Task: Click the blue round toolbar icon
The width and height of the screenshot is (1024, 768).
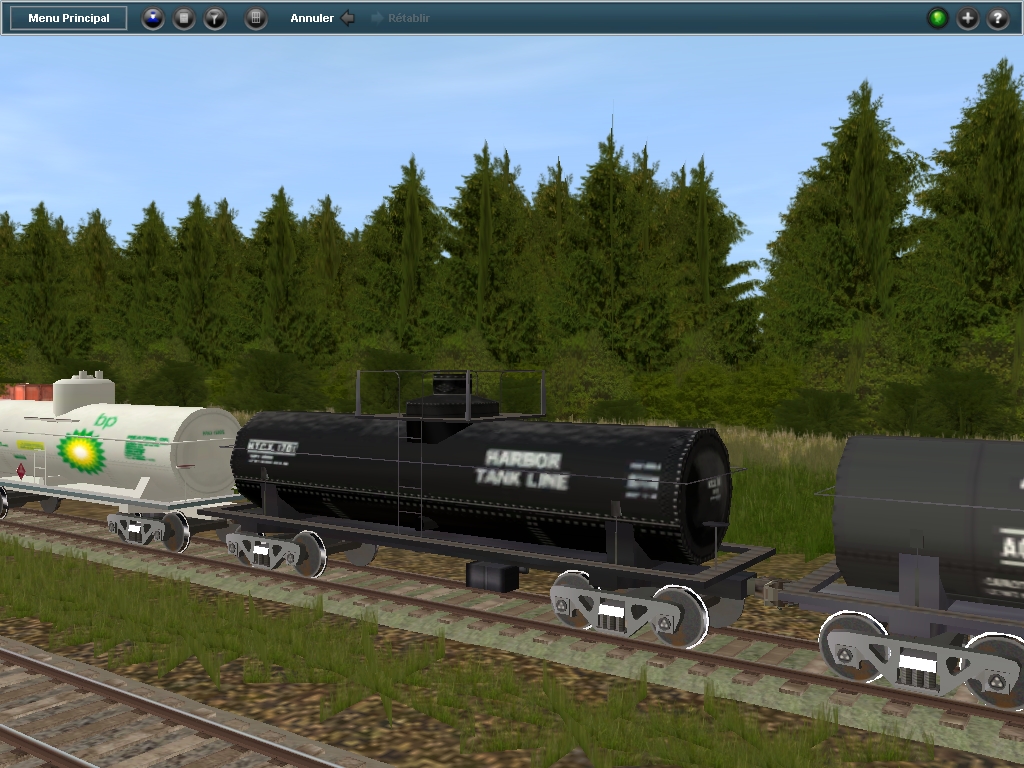Action: pyautogui.click(x=152, y=18)
